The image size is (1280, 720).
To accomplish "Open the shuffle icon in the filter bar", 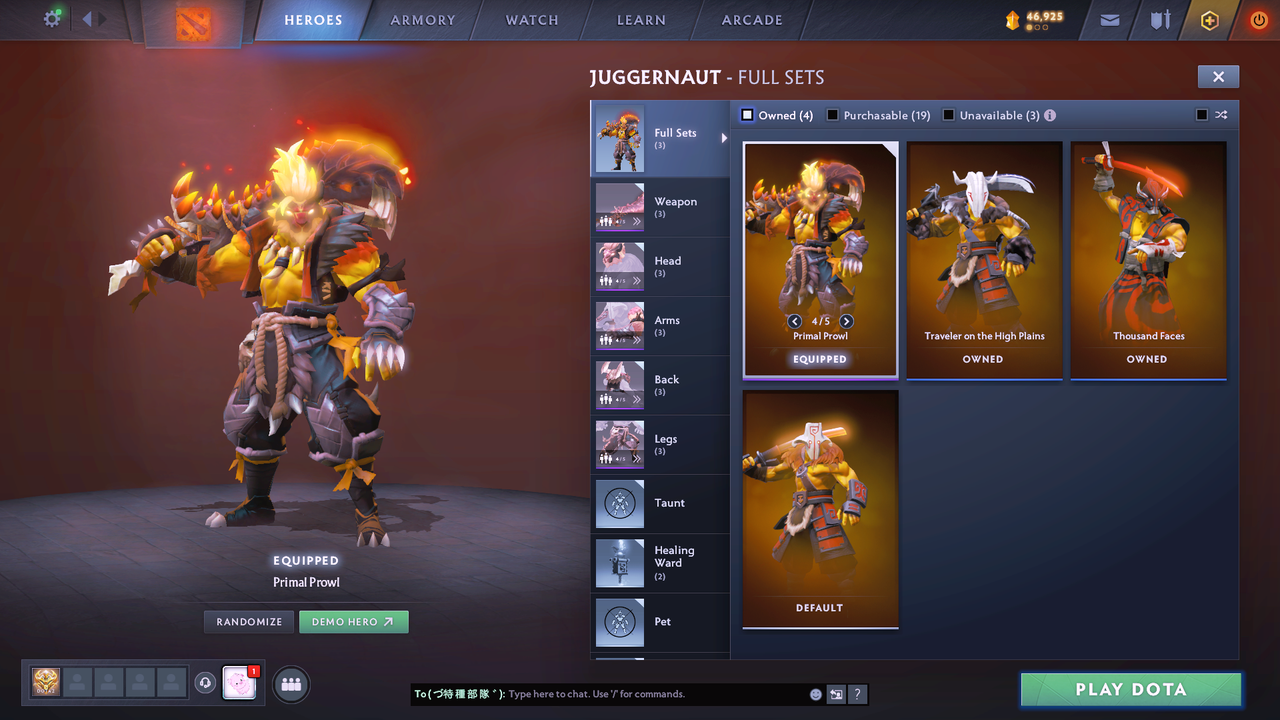I will 1221,115.
